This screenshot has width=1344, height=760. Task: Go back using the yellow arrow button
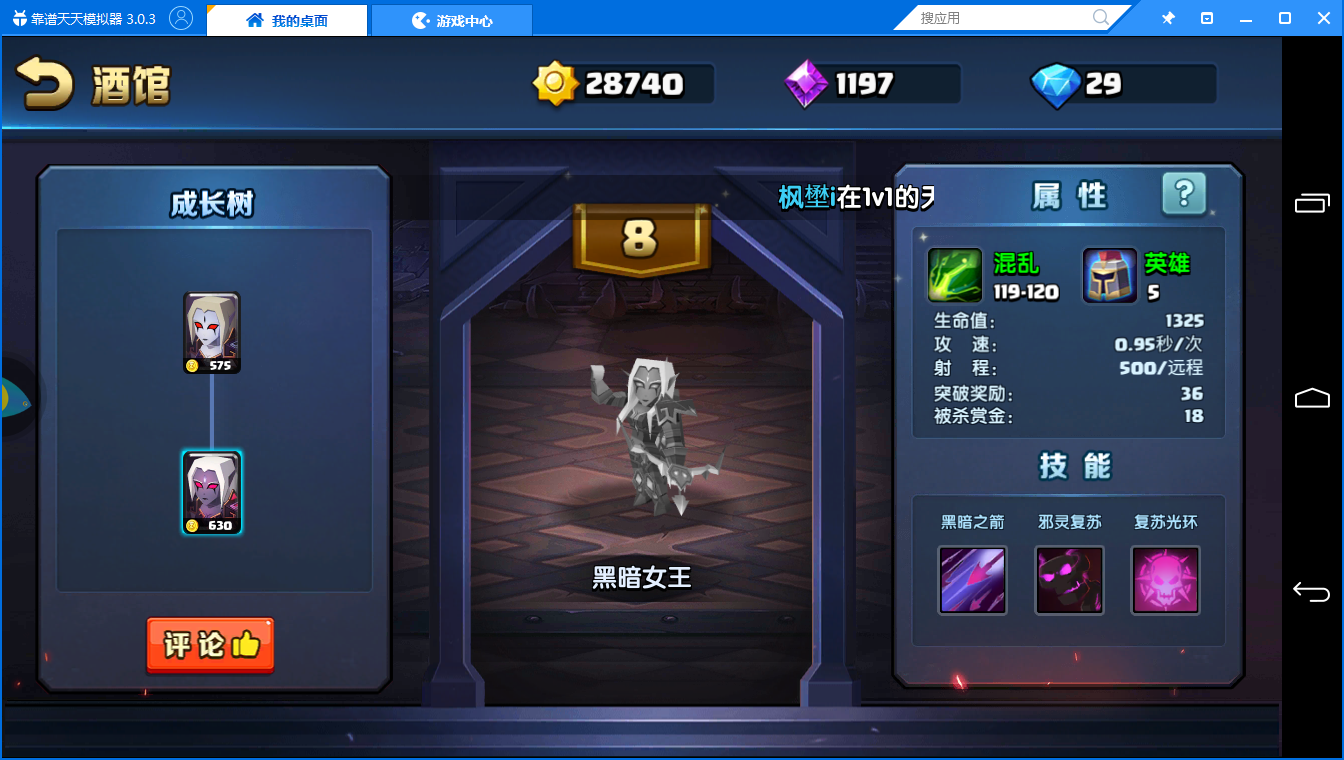click(x=45, y=84)
